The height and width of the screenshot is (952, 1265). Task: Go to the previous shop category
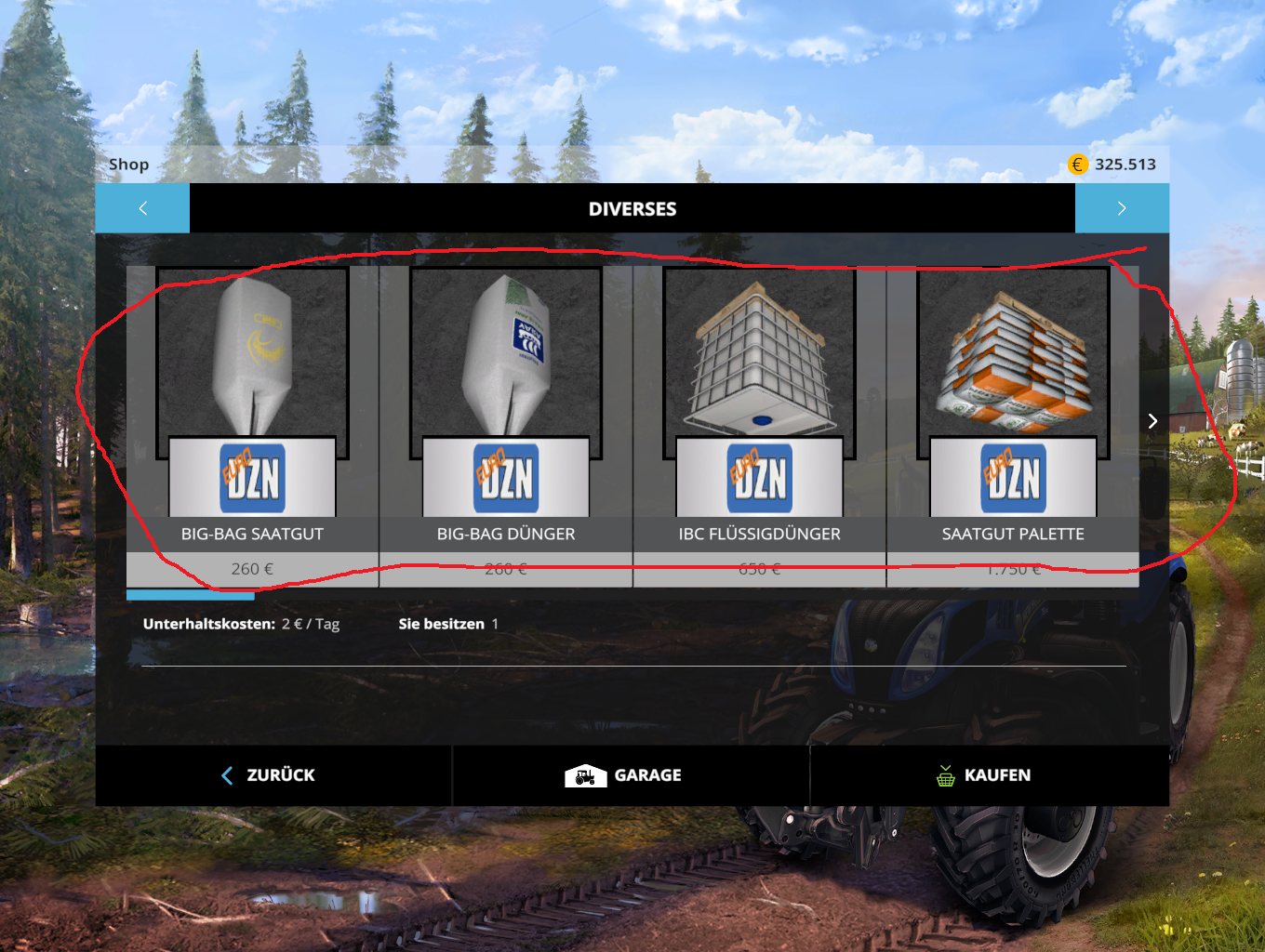point(142,208)
